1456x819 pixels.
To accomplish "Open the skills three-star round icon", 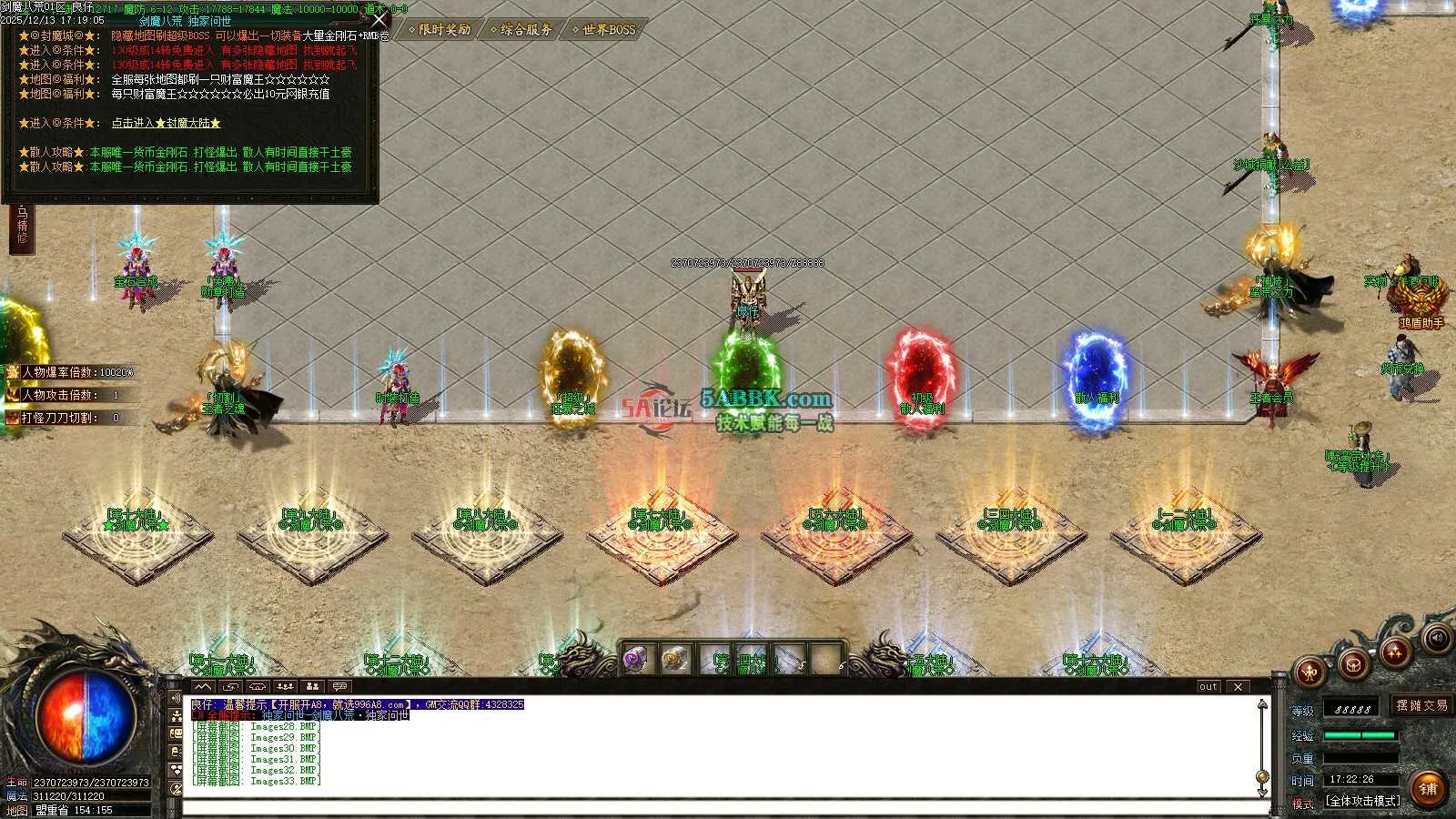I will point(1395,651).
